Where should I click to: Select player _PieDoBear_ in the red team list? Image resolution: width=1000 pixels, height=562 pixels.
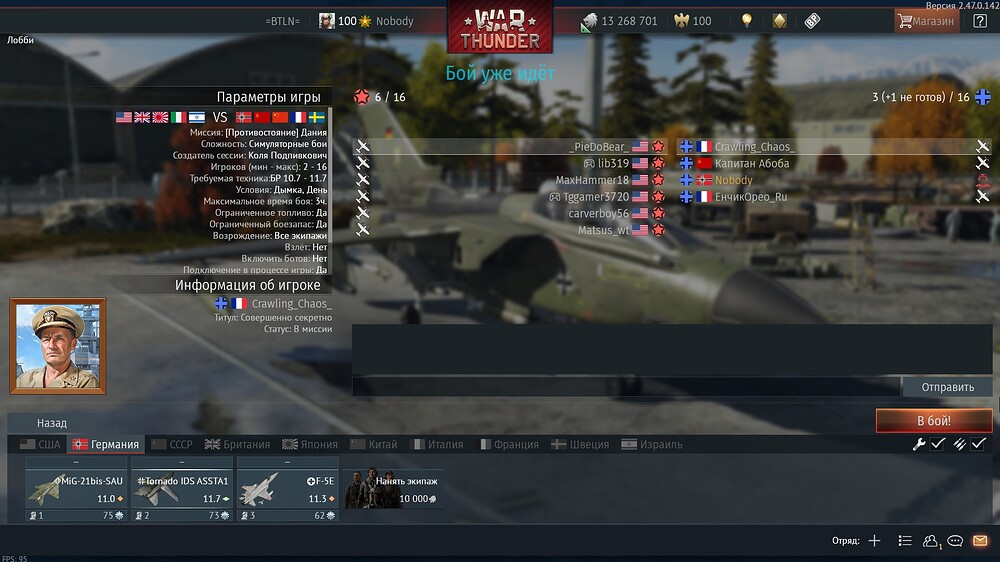[598, 147]
